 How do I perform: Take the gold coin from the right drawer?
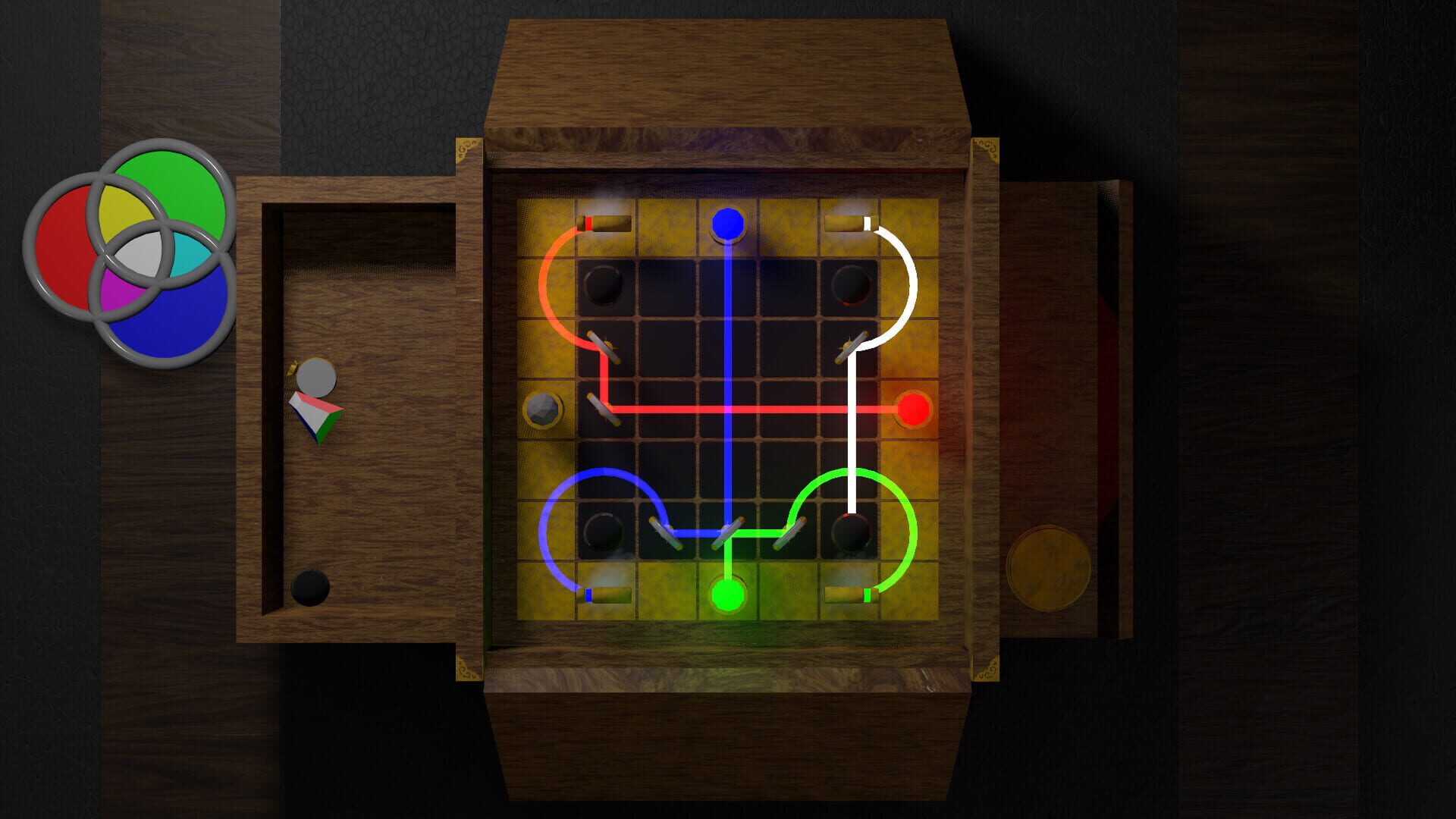[1050, 570]
